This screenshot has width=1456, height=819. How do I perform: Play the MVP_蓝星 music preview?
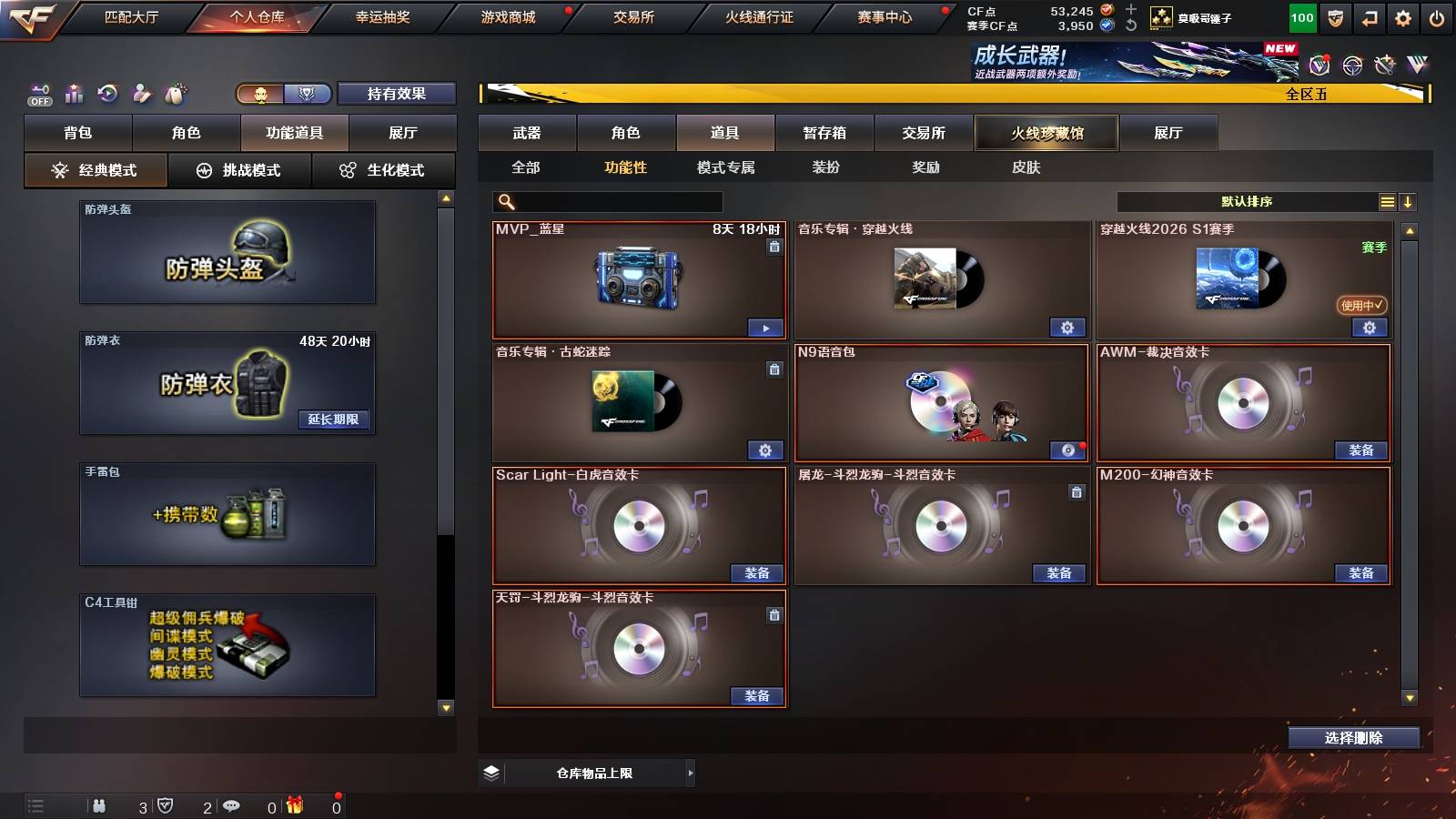point(767,327)
